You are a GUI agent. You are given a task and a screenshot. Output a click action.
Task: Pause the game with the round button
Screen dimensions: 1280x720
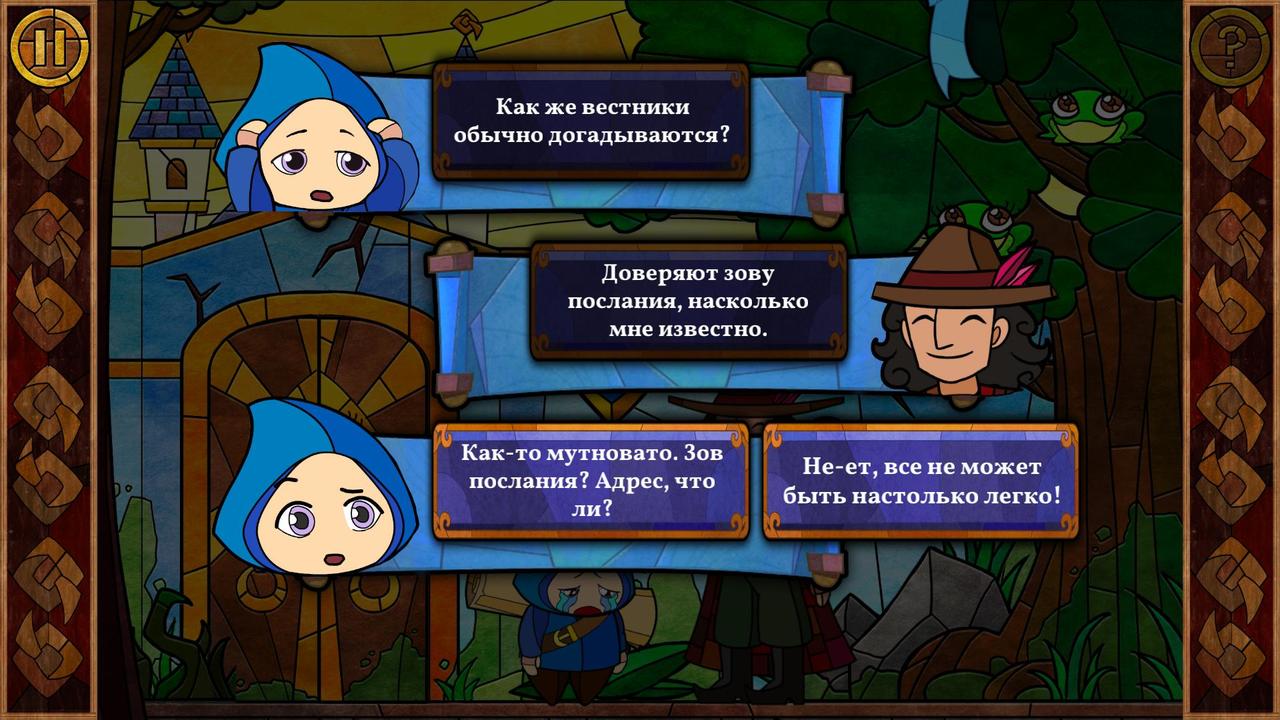50,47
